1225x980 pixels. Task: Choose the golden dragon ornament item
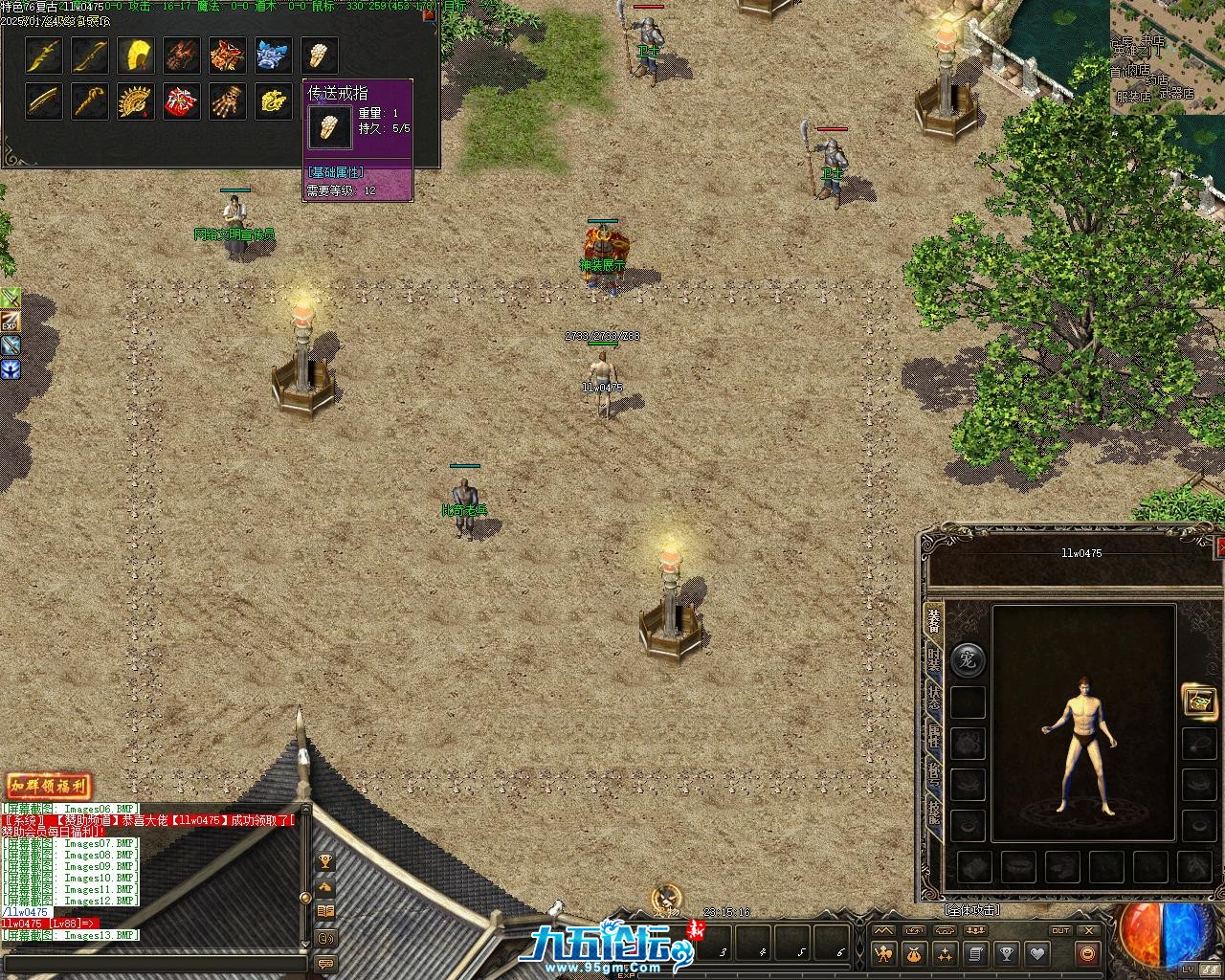(273, 100)
